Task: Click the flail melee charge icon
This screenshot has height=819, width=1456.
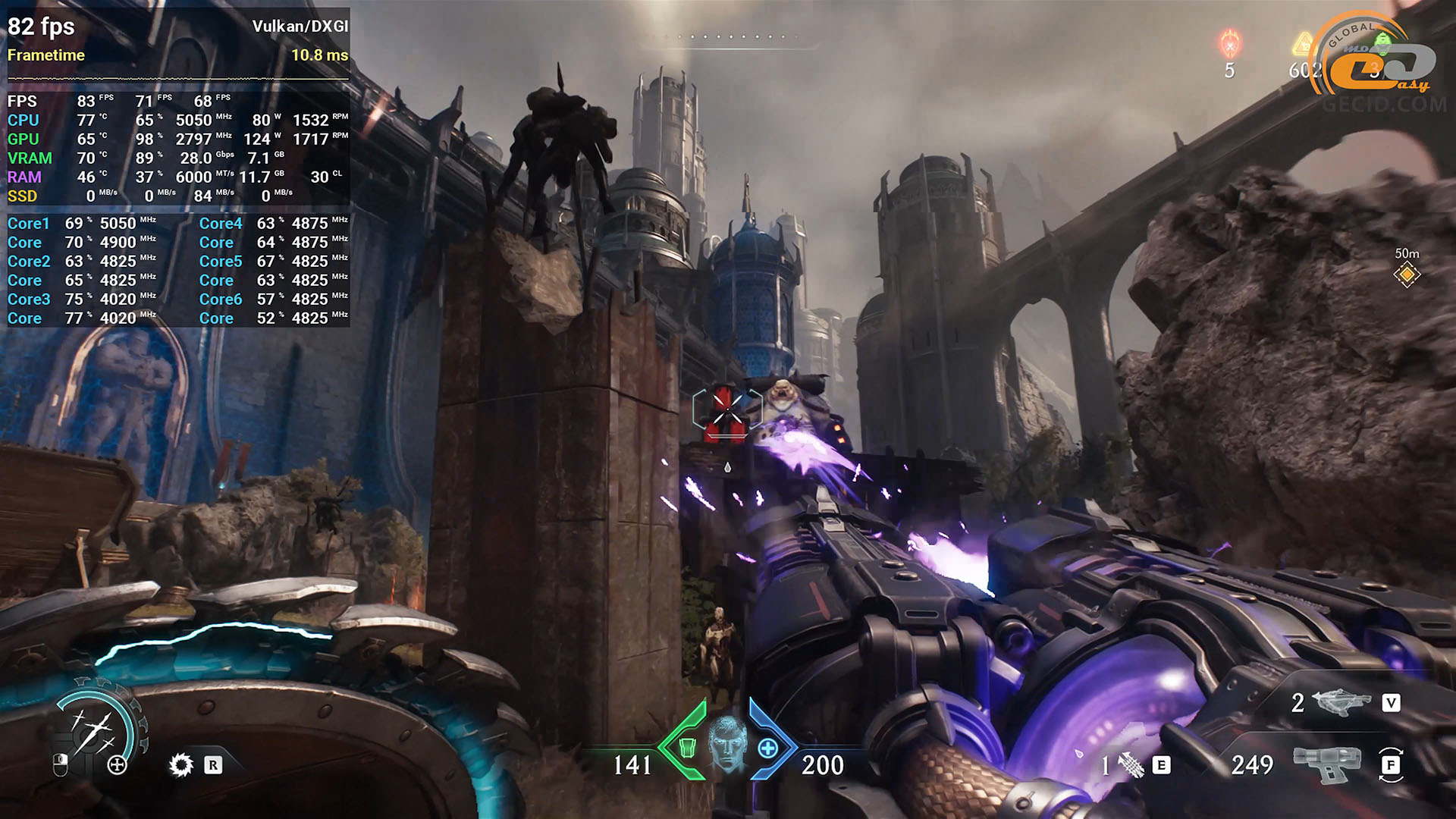Action: (x=1131, y=766)
